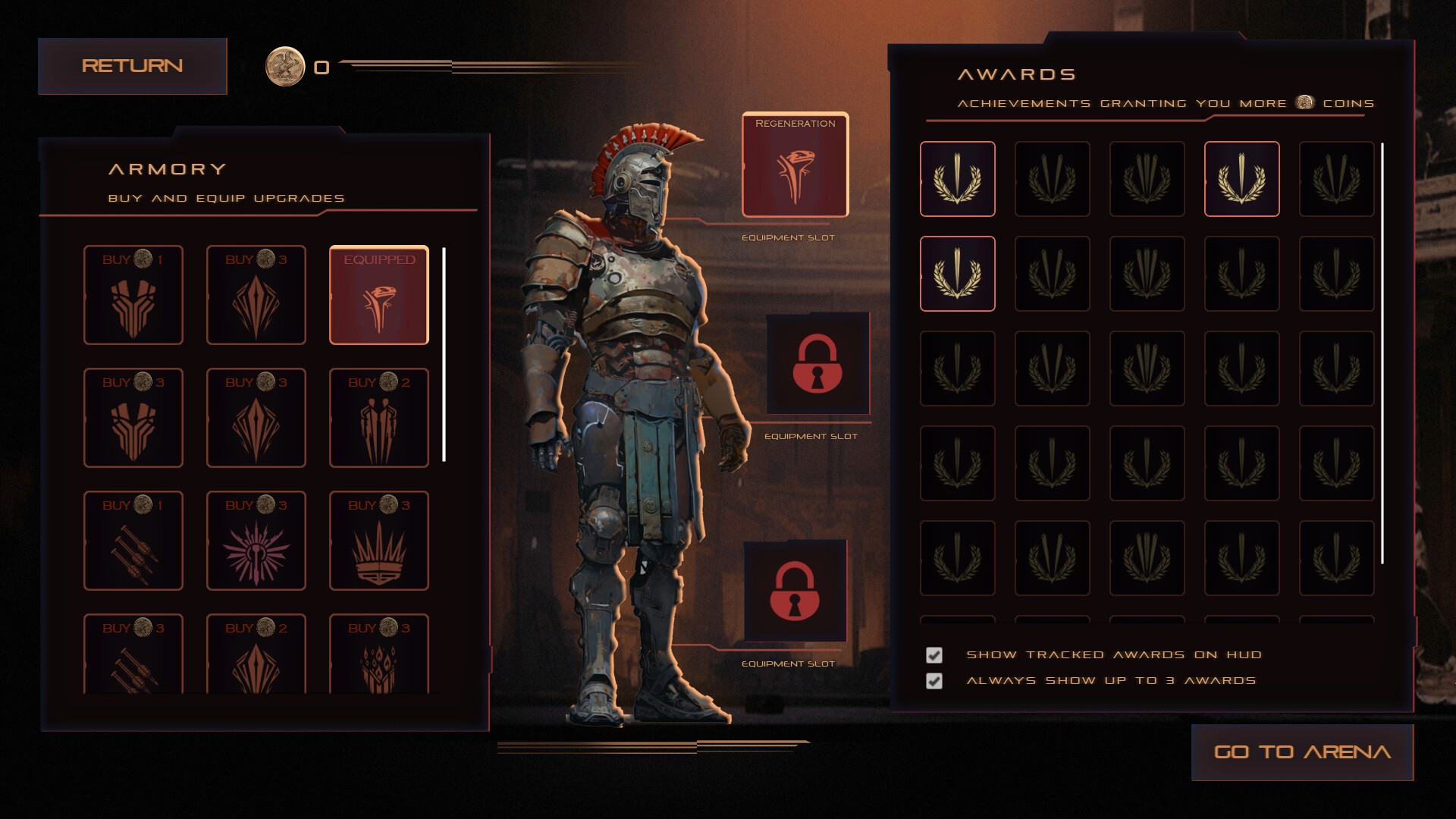
Task: Buy the shield upgrade for 1 coin
Action: tap(133, 296)
